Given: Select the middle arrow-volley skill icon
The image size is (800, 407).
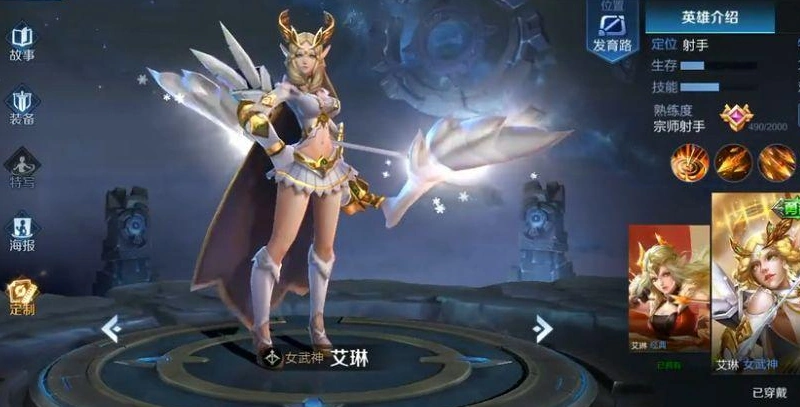Looking at the screenshot, I should coord(732,160).
